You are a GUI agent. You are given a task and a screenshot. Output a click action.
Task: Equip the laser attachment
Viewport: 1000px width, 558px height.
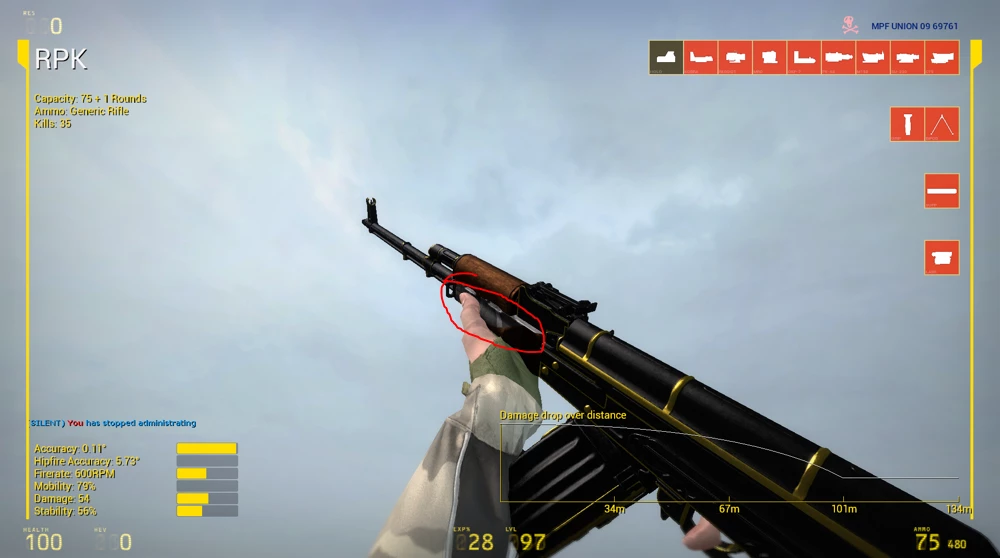coord(942,258)
